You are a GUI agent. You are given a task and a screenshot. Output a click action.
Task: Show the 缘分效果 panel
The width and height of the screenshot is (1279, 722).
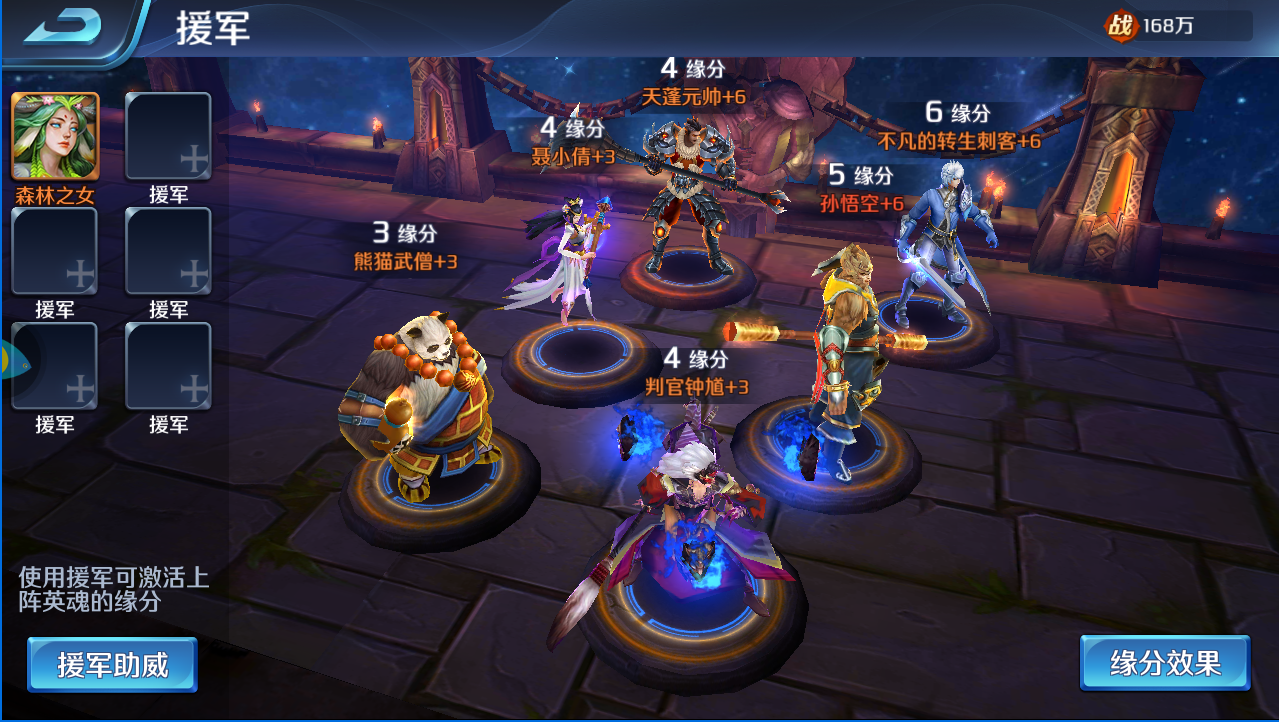pos(1165,663)
